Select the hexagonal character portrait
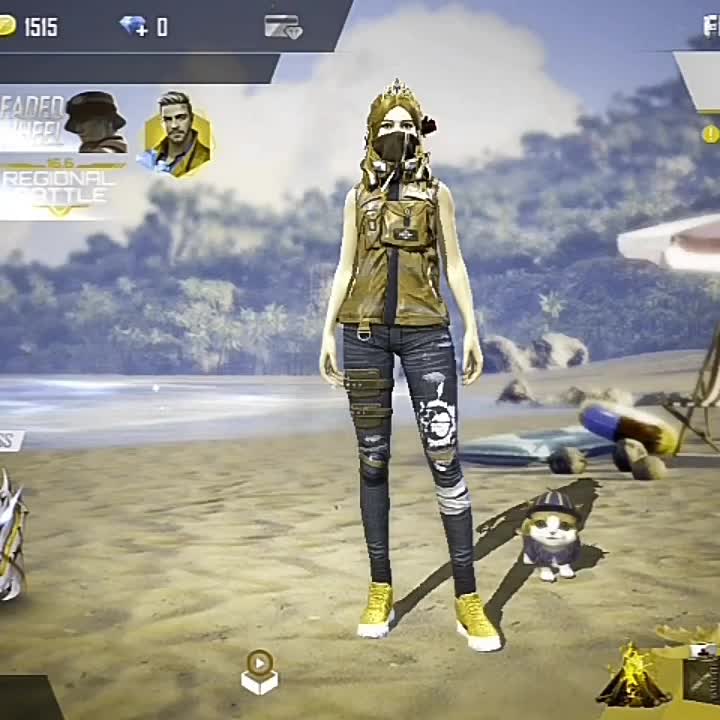Screen dimensions: 720x720 178,135
